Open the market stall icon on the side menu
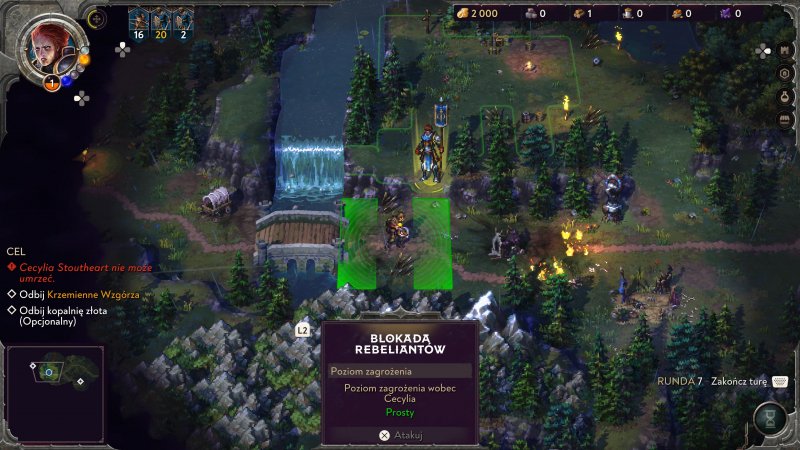 tap(785, 120)
